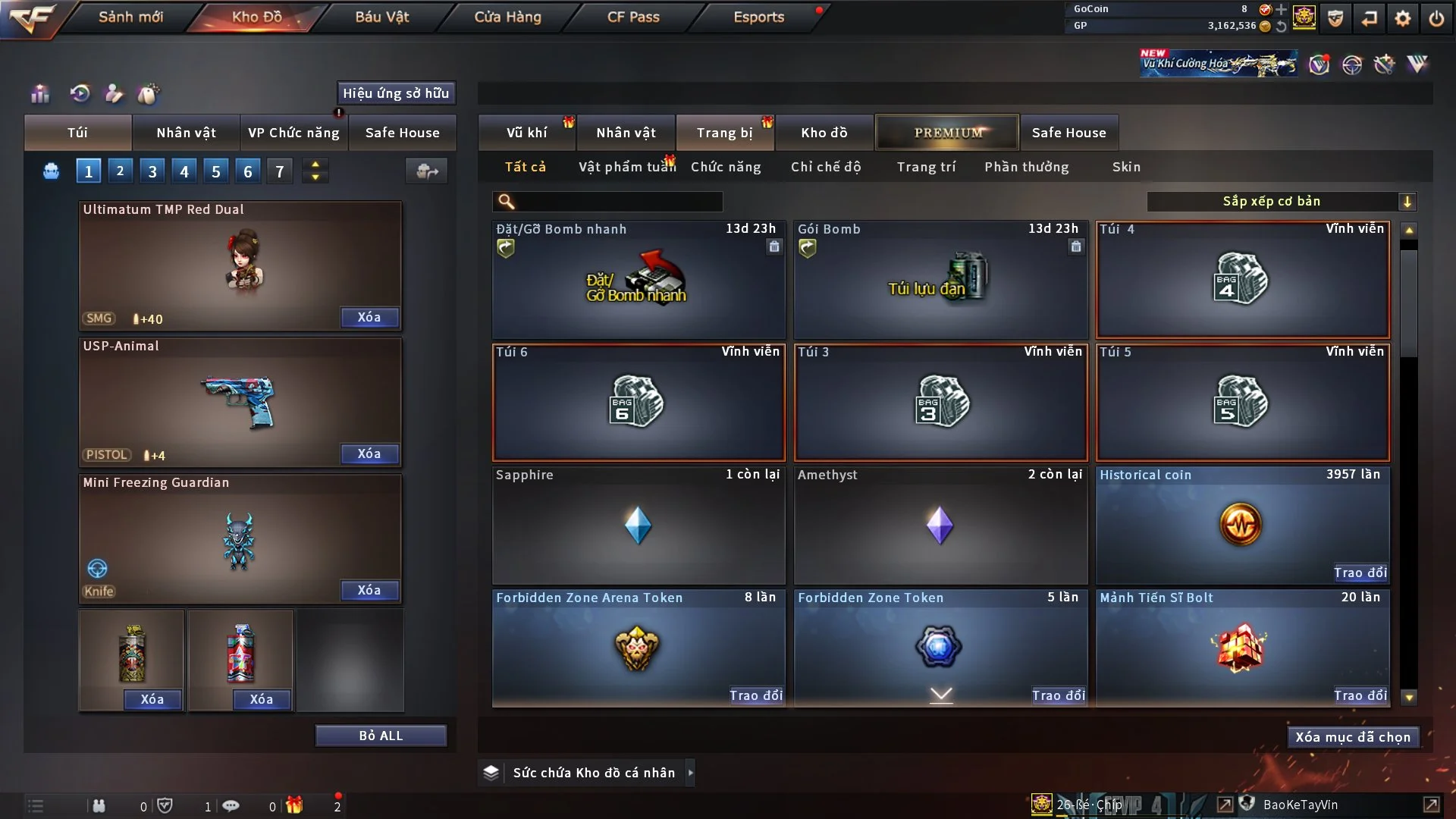Screen dimensions: 1456x819
Task: Exchange the Historical coin with Trao đổi
Action: tap(1360, 573)
